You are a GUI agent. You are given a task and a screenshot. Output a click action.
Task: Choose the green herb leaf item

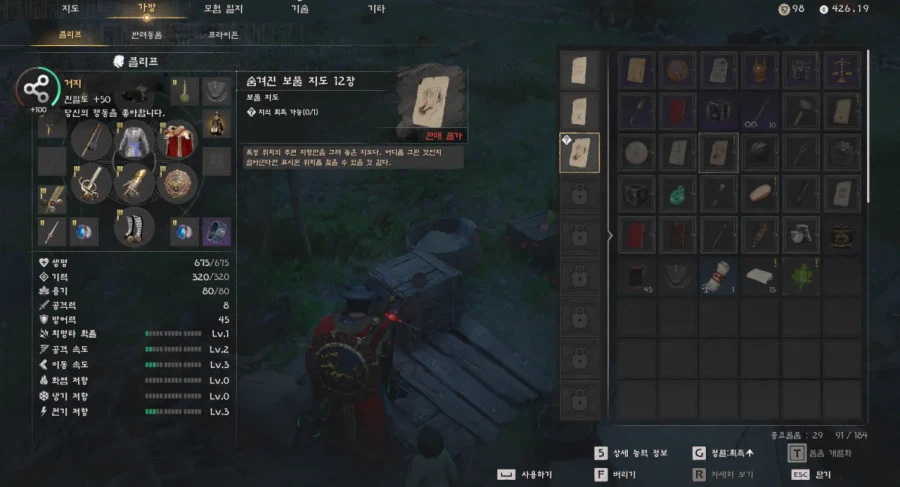(x=801, y=275)
